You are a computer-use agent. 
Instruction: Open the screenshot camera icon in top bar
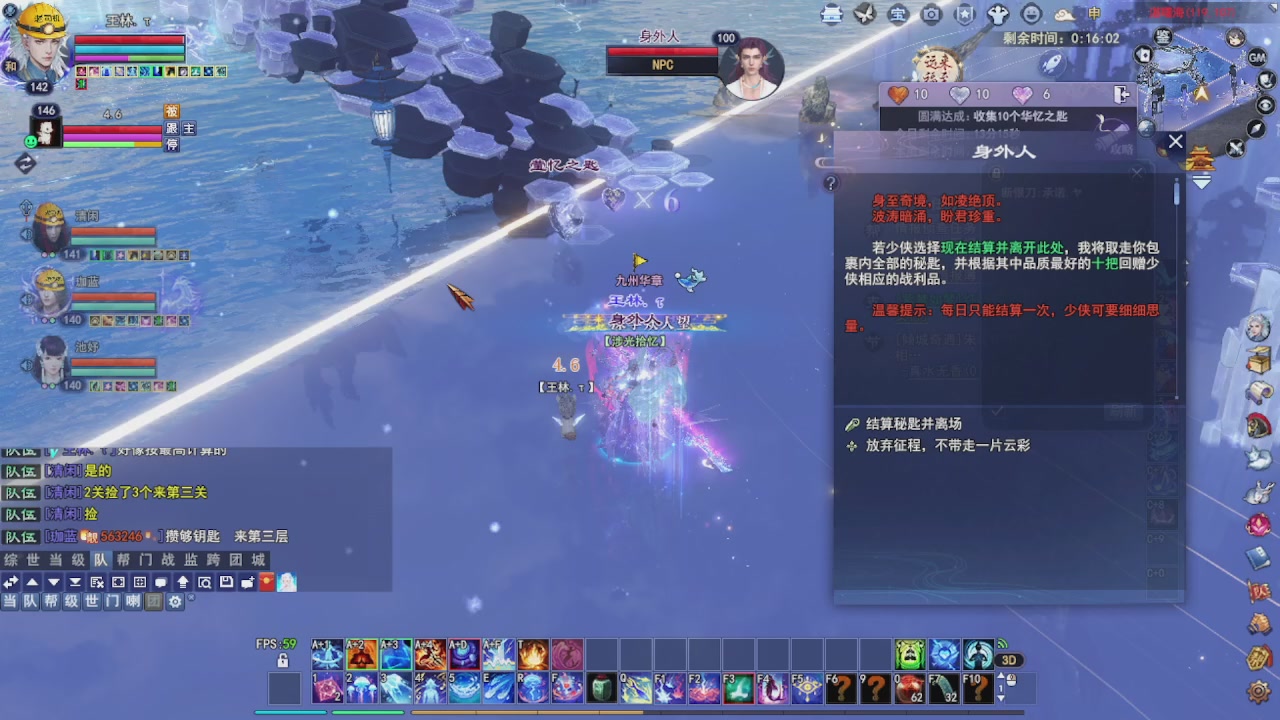click(931, 15)
